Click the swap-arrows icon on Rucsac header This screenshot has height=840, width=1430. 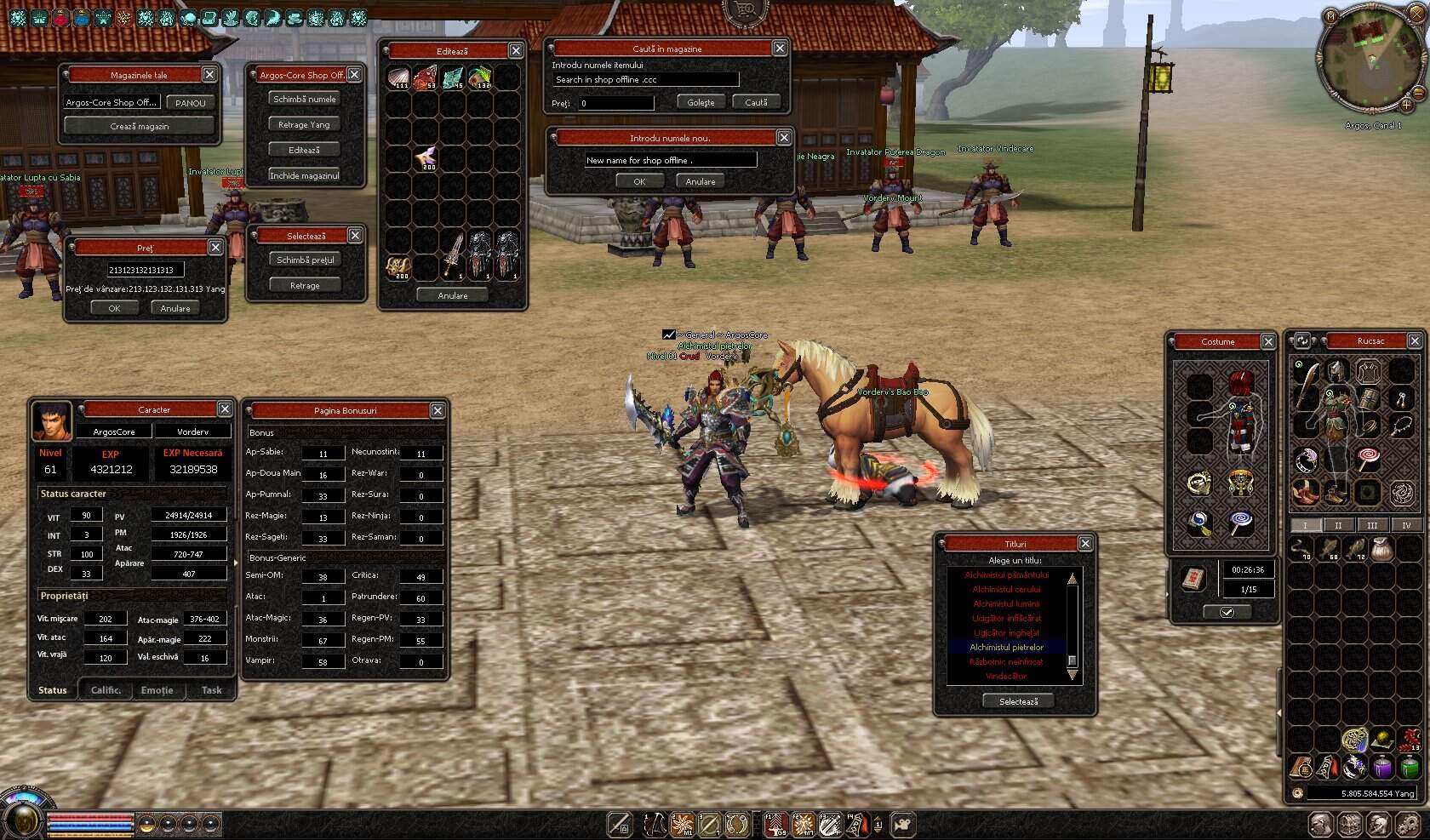pyautogui.click(x=1301, y=340)
